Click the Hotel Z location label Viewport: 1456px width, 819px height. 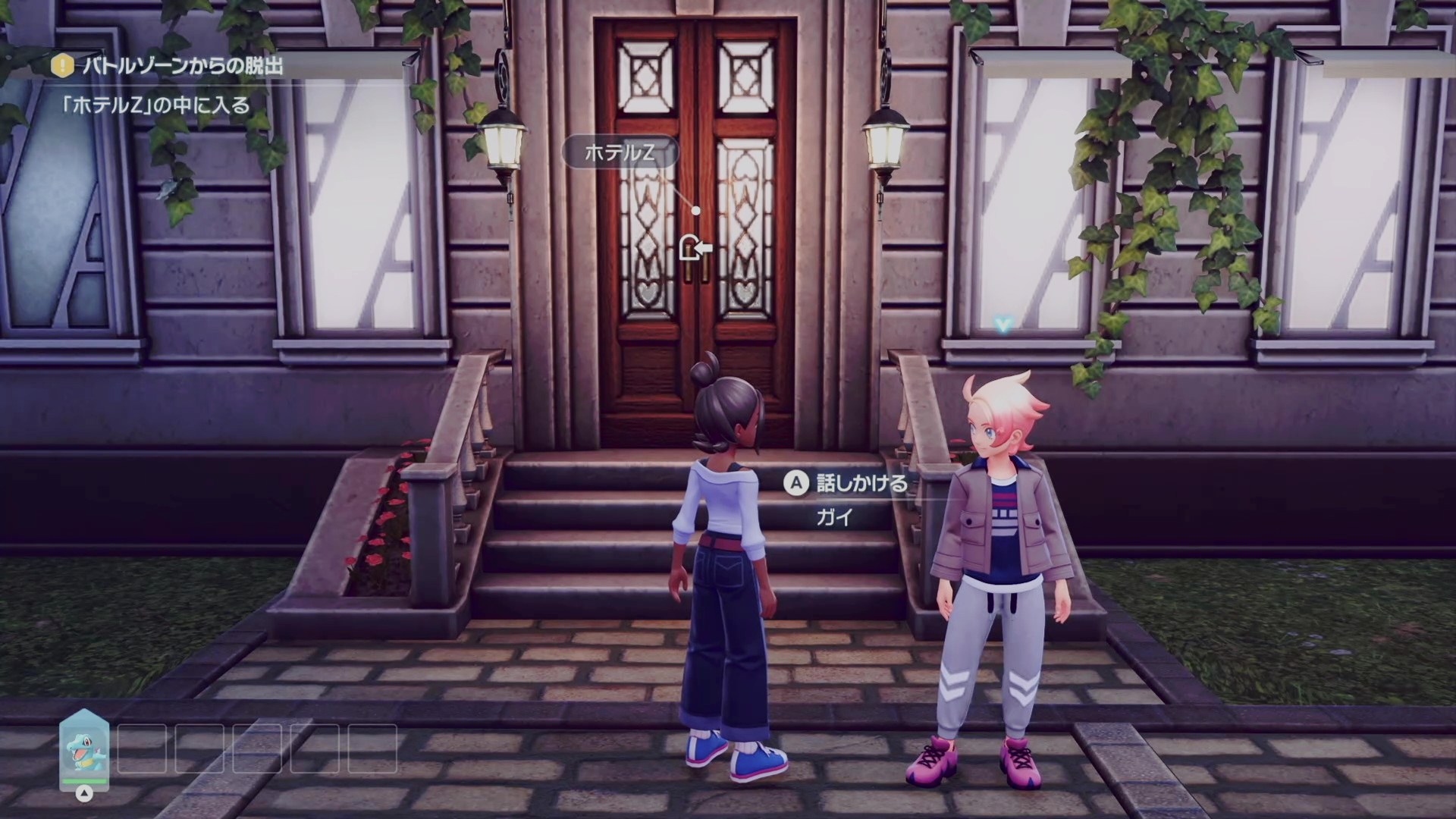coord(620,153)
